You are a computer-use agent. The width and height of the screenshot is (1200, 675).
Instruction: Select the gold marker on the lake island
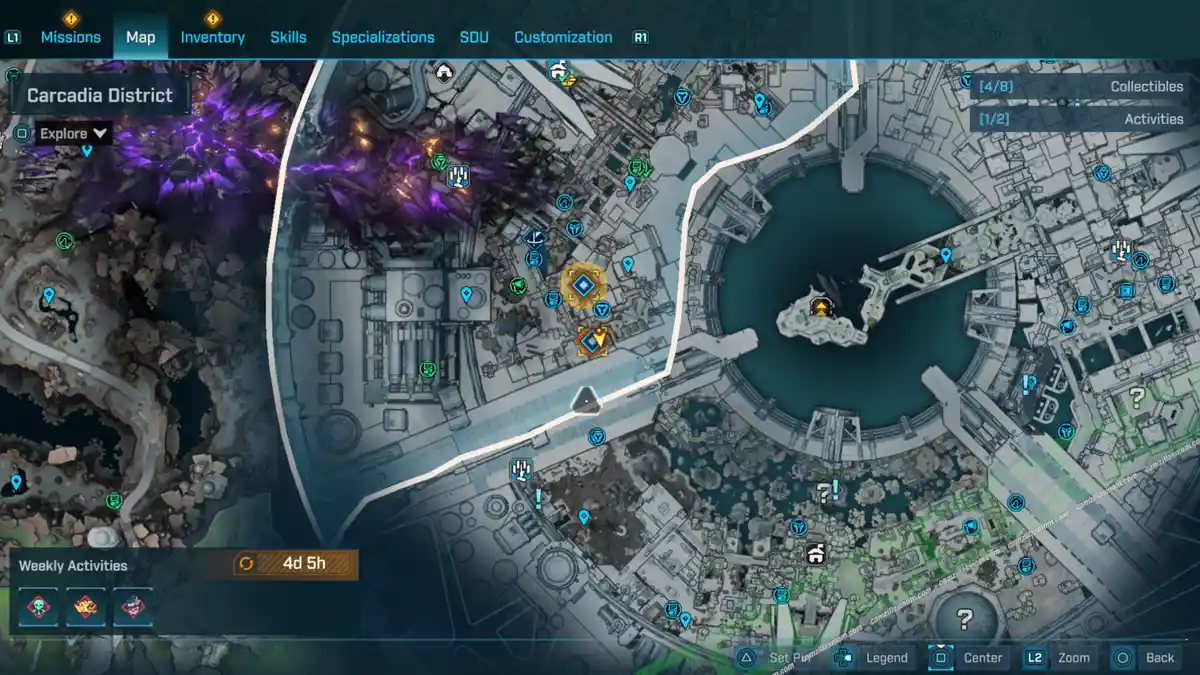822,306
